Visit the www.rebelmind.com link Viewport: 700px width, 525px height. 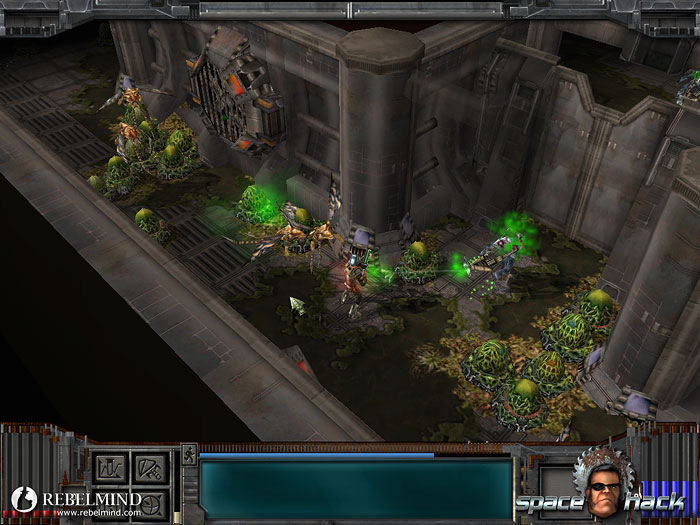97,512
